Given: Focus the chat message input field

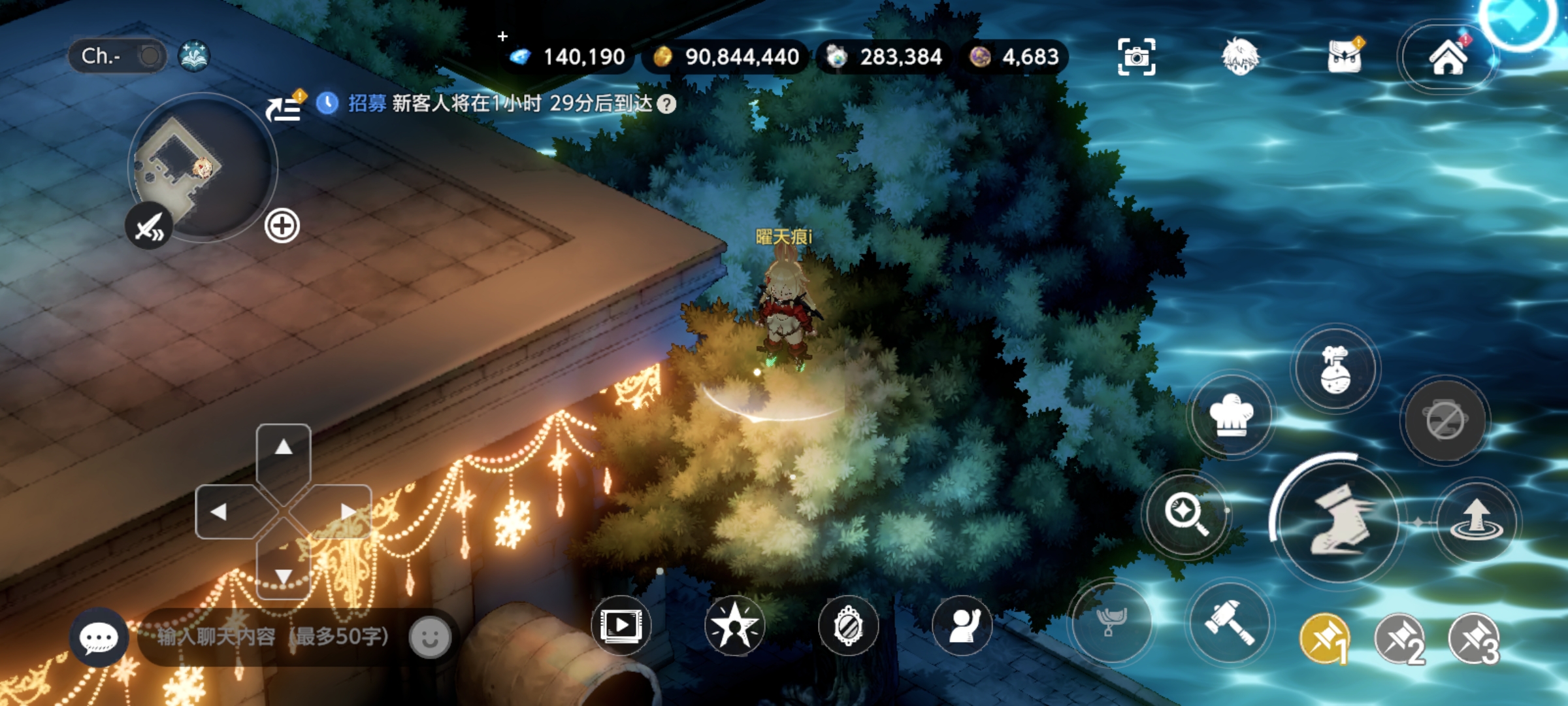Looking at the screenshot, I should point(273,637).
